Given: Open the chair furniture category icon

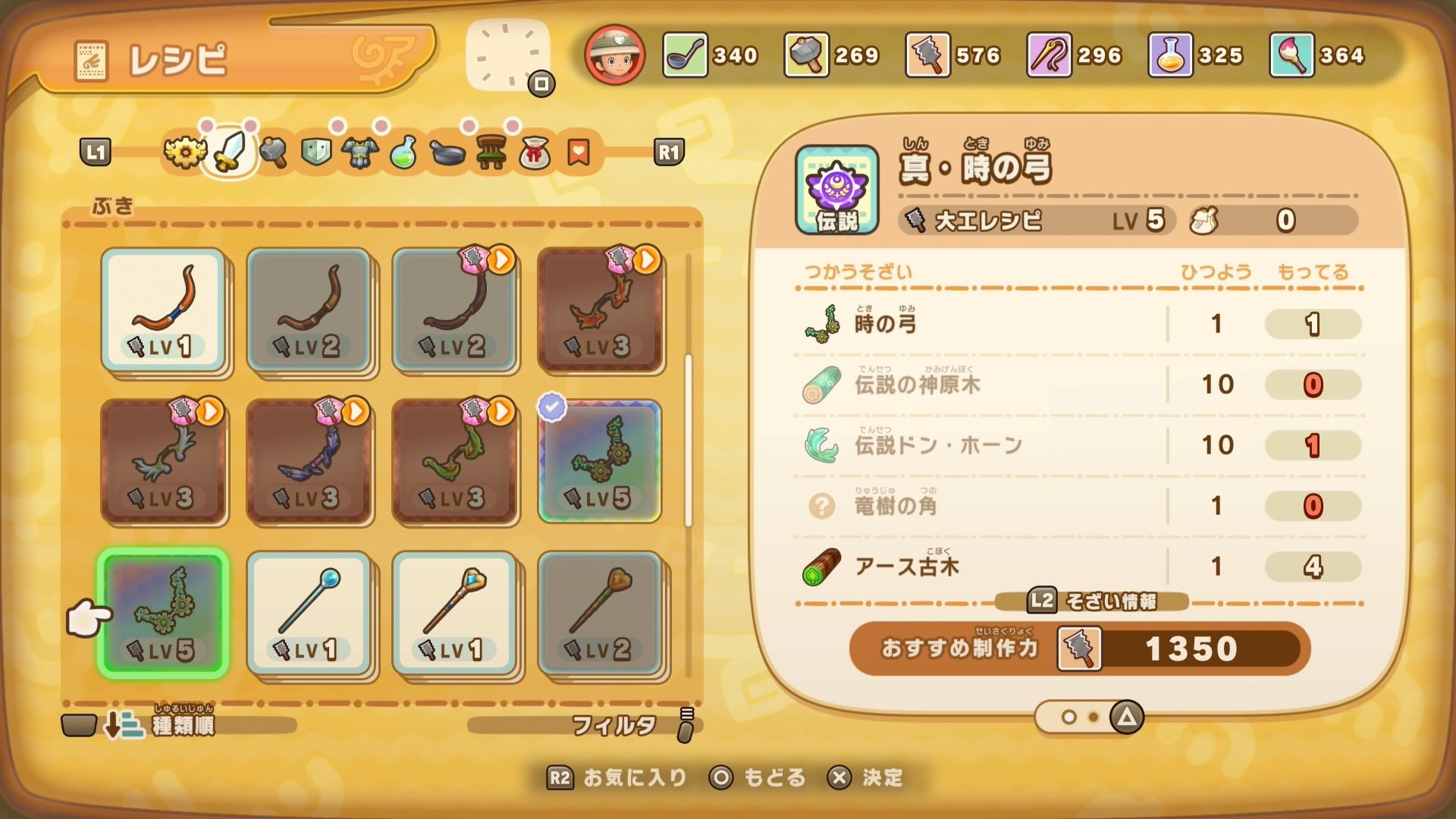Looking at the screenshot, I should click(x=493, y=152).
